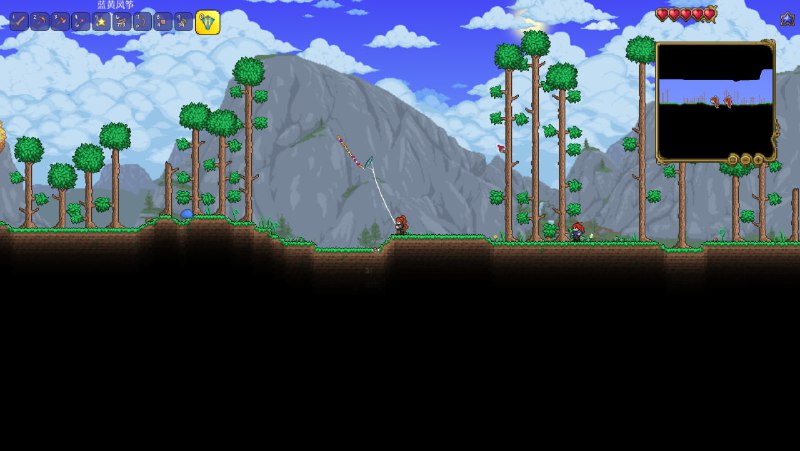
Task: Select the fallen star hotbar slot
Action: (x=101, y=21)
